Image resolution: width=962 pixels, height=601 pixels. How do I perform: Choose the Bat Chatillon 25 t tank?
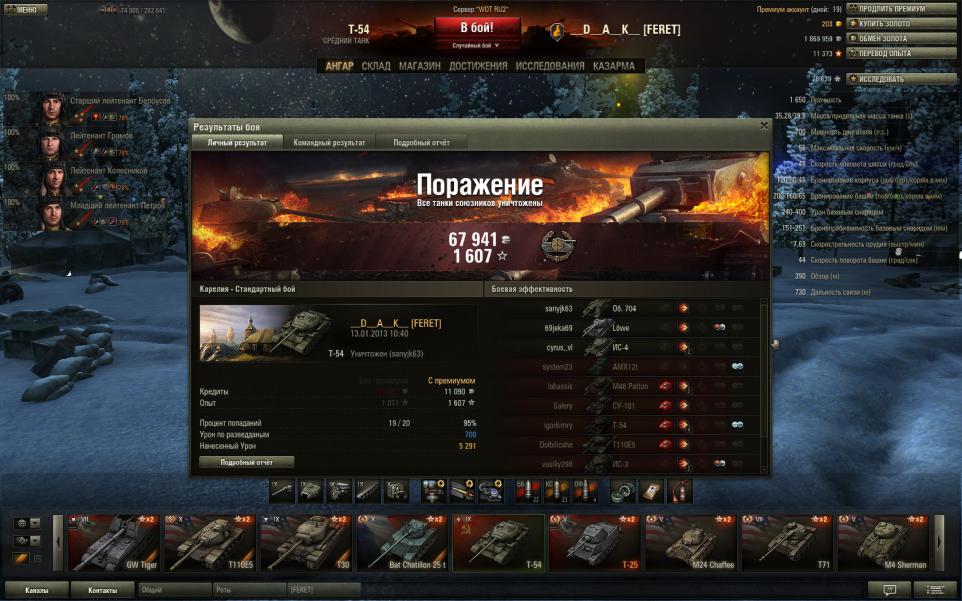click(402, 543)
